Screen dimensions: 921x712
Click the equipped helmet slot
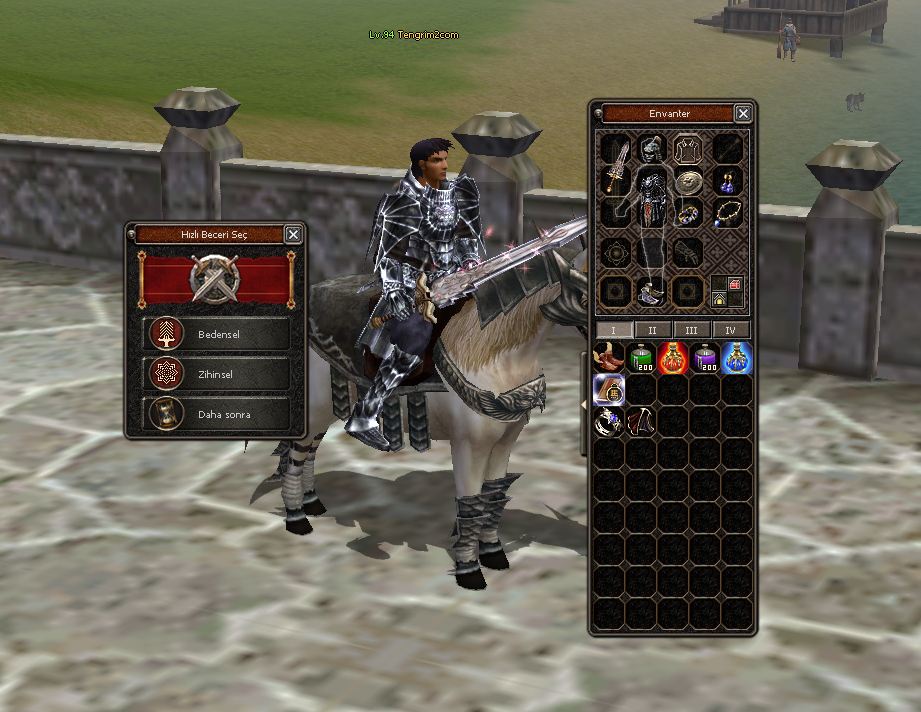pos(652,152)
